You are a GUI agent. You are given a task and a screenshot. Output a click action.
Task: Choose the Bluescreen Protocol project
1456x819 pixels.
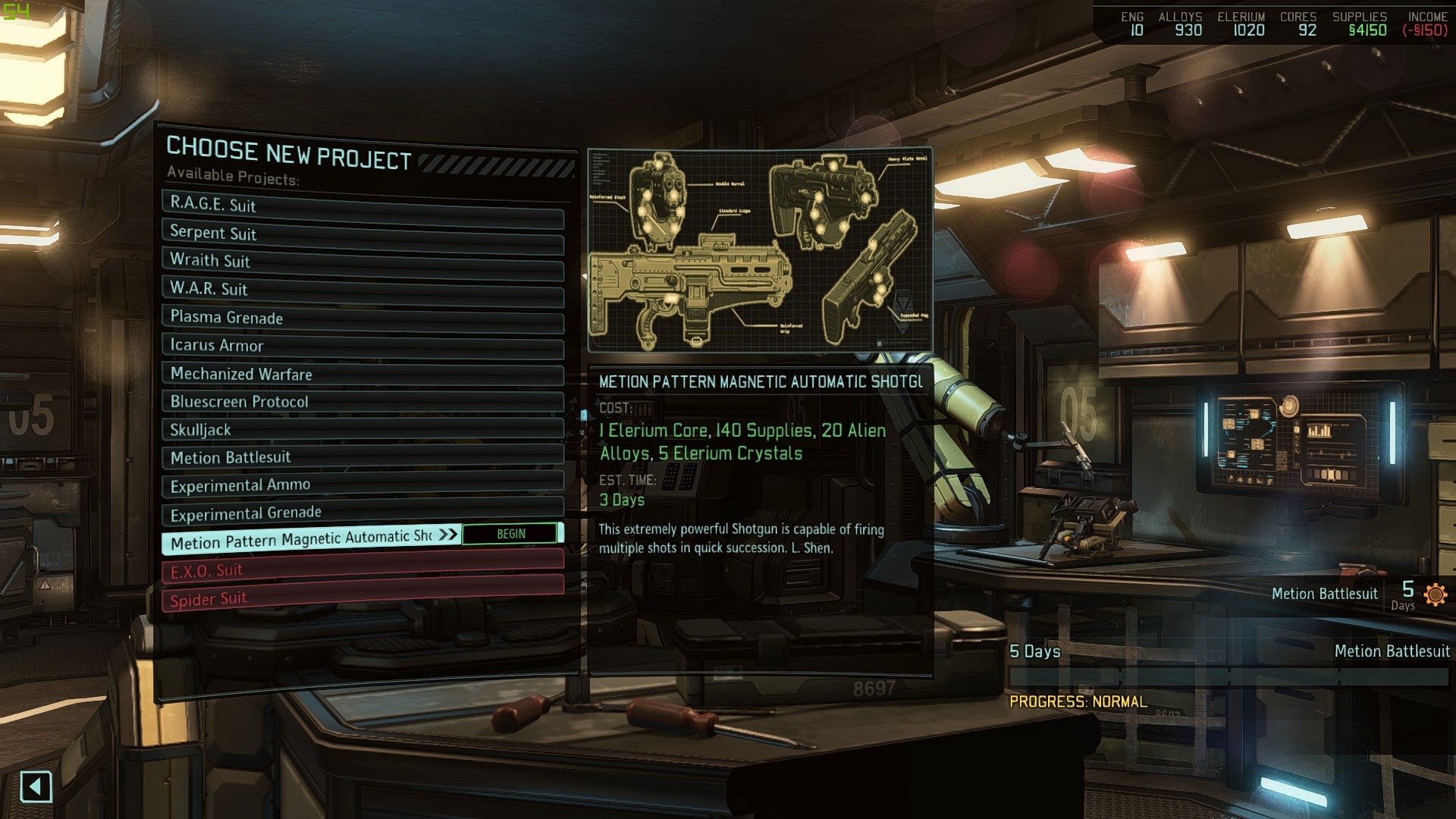click(x=362, y=402)
